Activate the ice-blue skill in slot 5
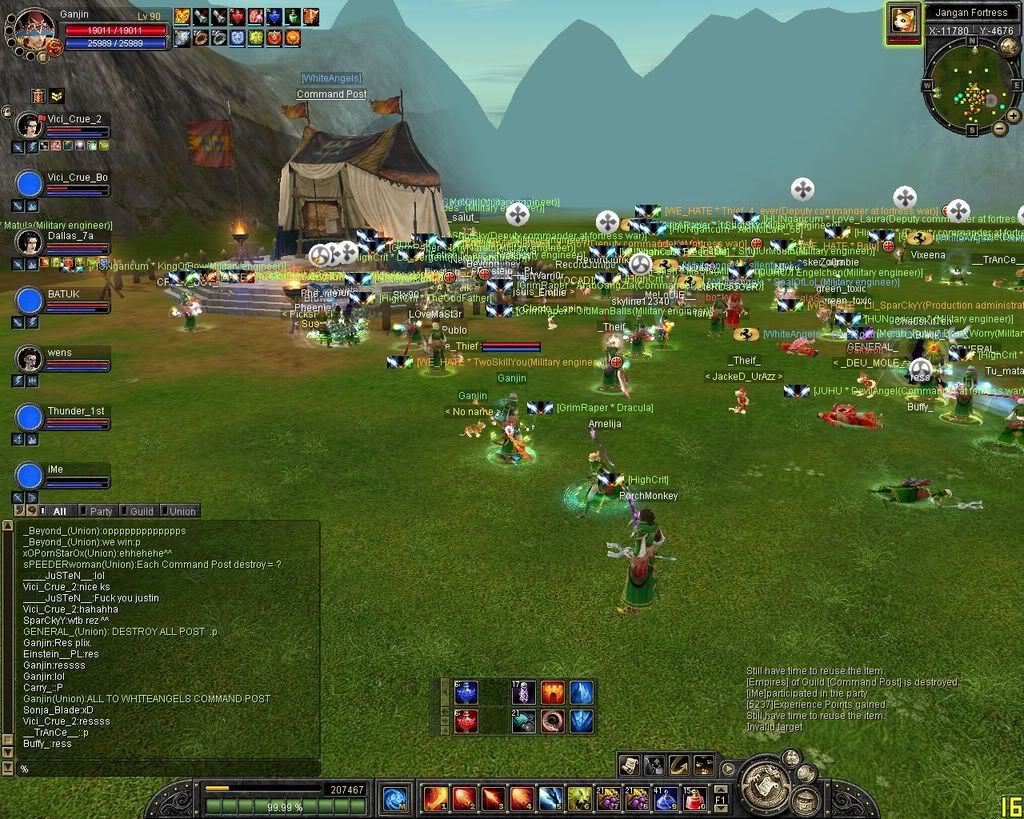 point(550,798)
